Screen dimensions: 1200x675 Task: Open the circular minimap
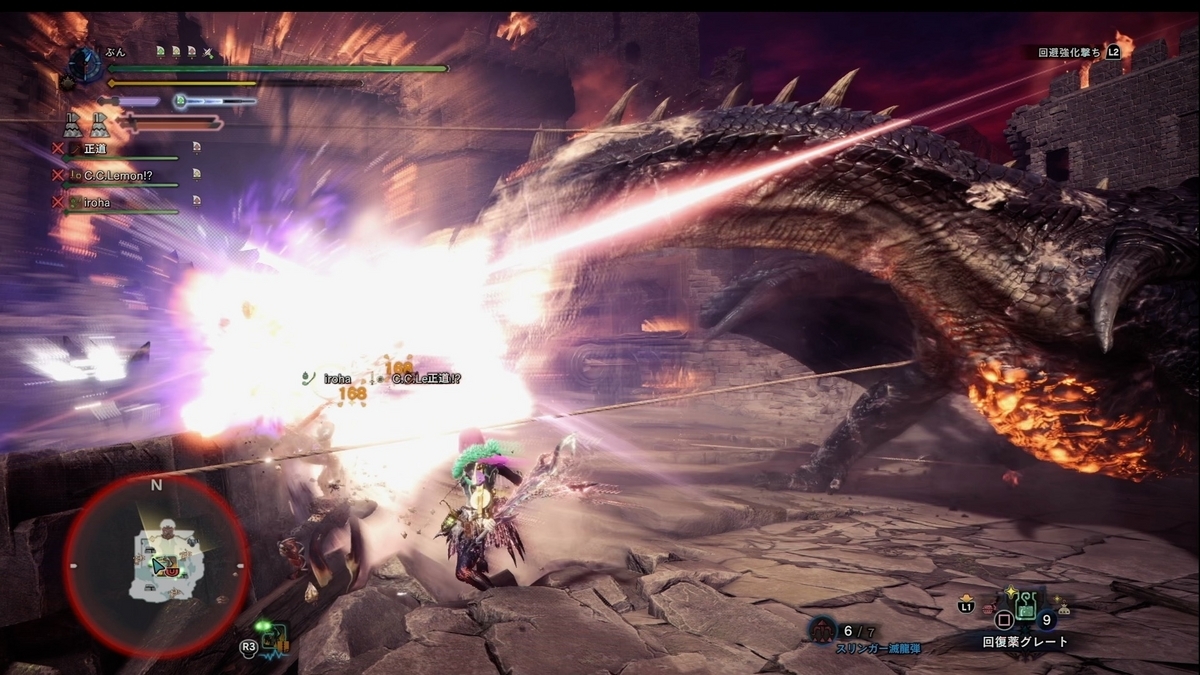[x=155, y=564]
